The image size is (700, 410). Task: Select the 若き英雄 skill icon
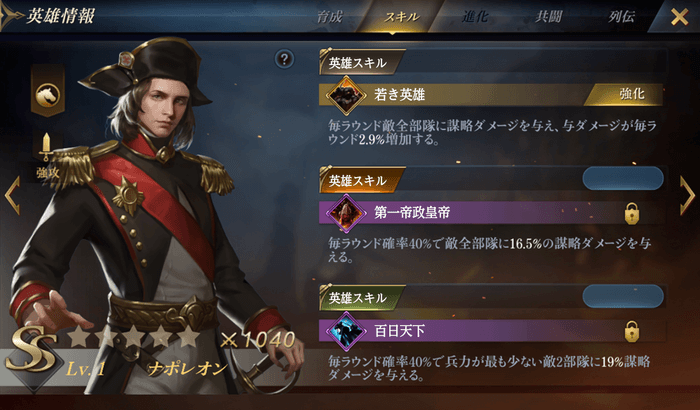point(345,96)
